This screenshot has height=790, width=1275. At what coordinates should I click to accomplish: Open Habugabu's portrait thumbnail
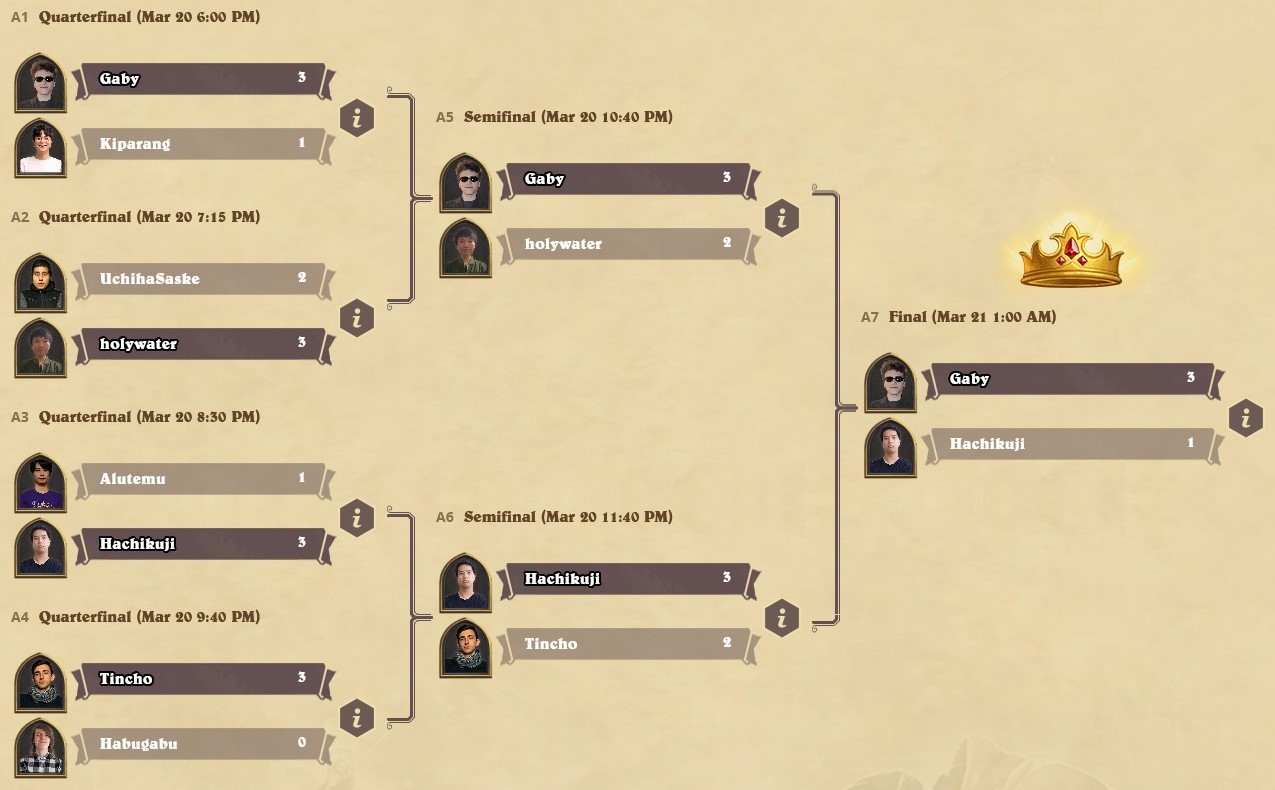coord(41,748)
